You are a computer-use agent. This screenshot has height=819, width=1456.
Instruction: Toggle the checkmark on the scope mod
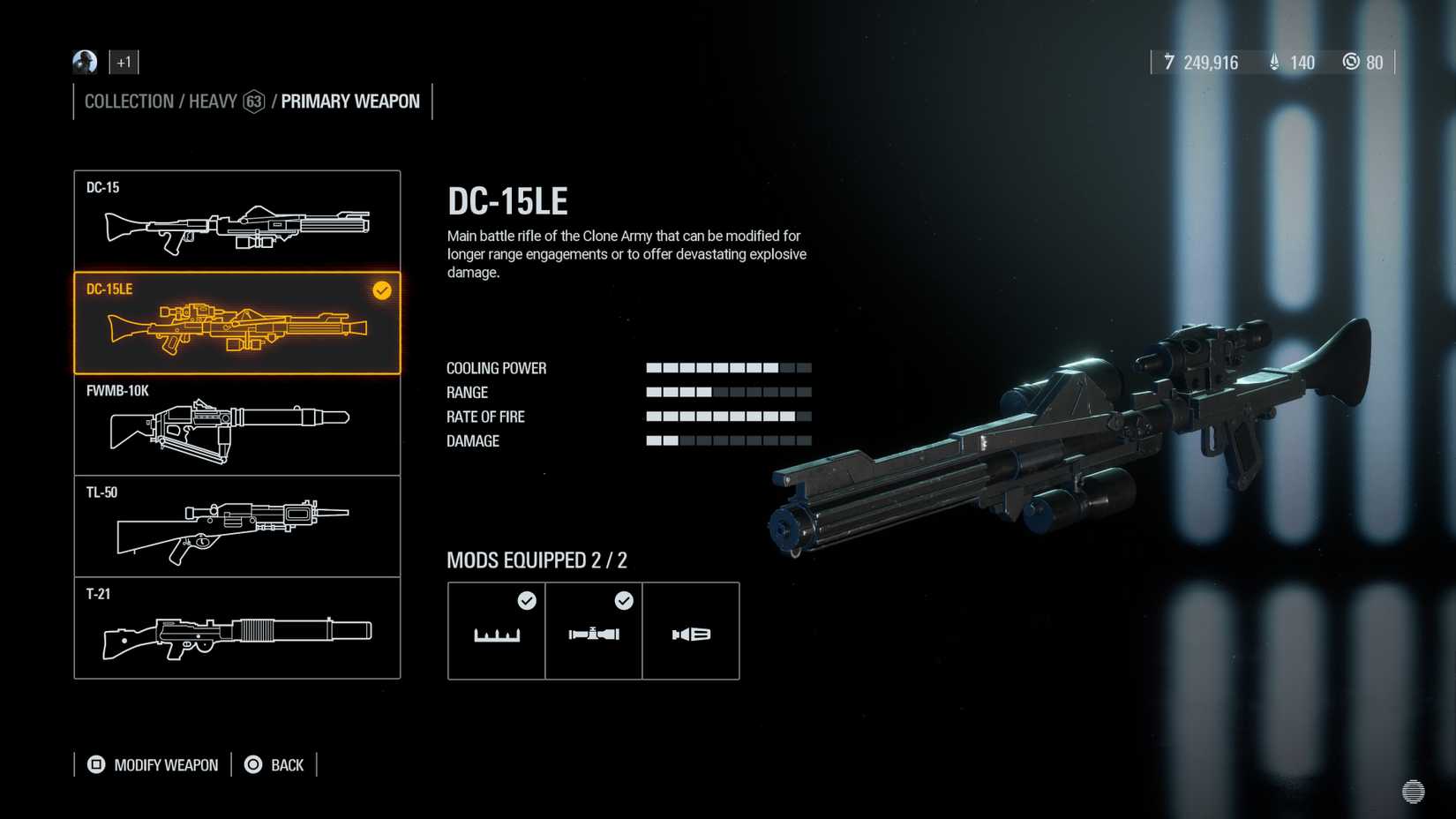[624, 601]
